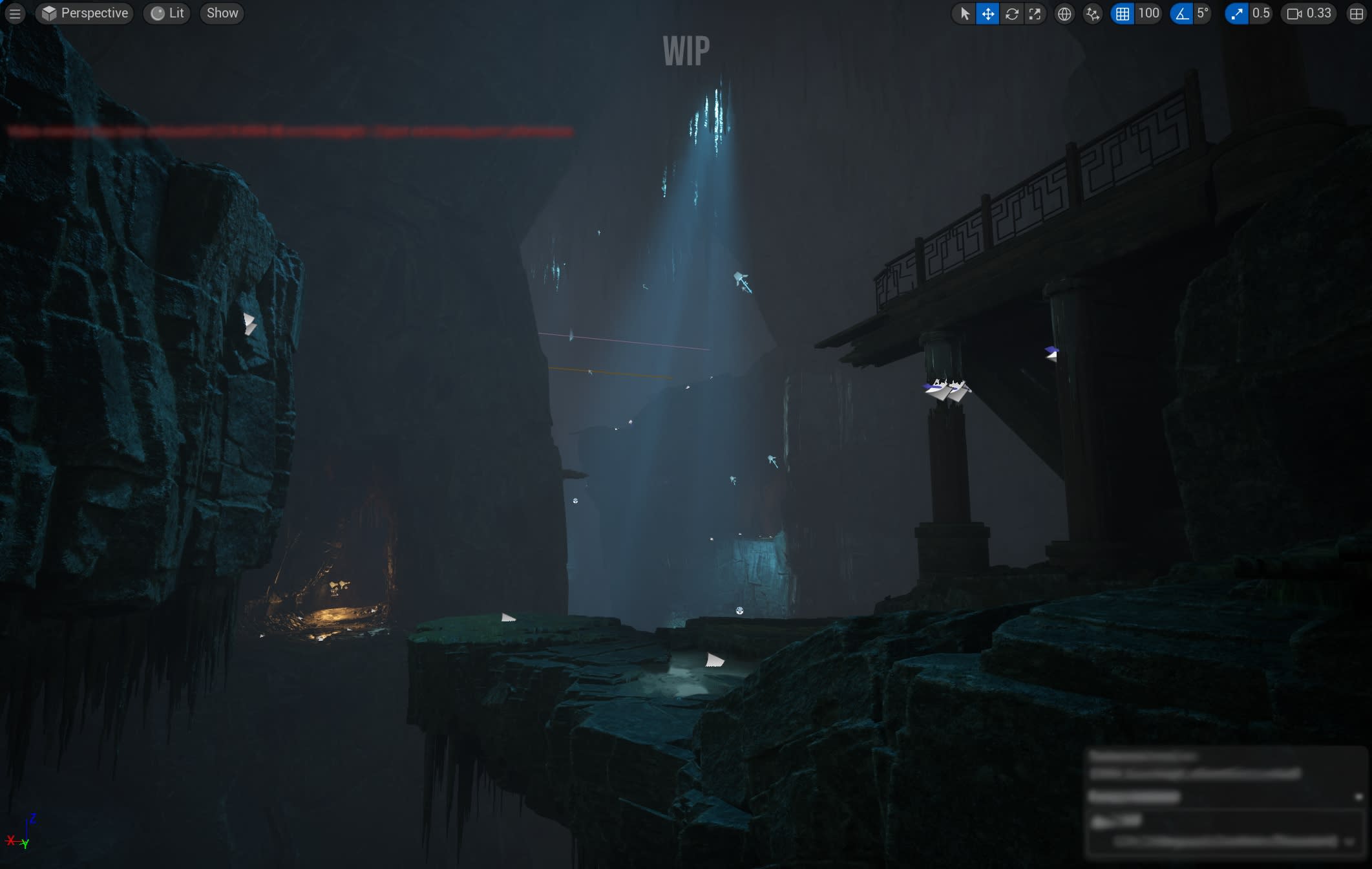Open the Show flags menu
Viewport: 1372px width, 869px height.
pos(222,14)
